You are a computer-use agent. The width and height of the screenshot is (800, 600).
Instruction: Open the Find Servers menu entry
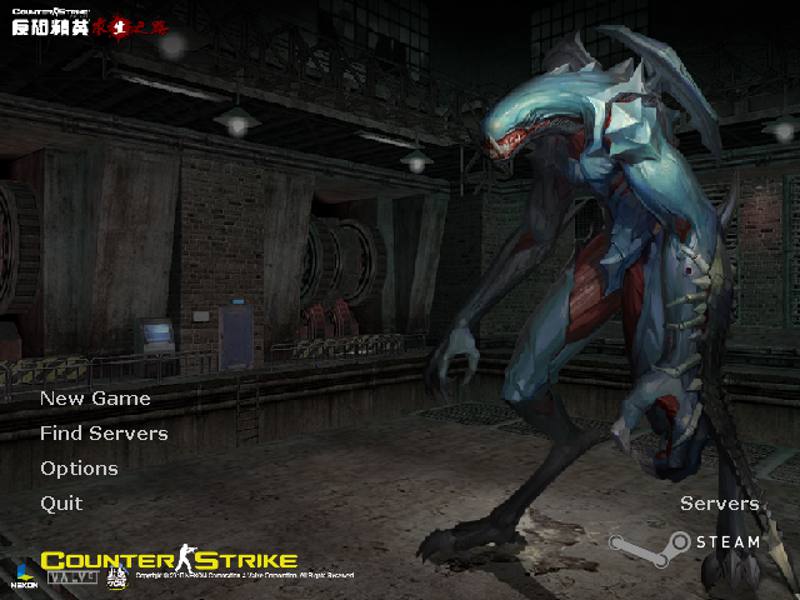pos(104,433)
